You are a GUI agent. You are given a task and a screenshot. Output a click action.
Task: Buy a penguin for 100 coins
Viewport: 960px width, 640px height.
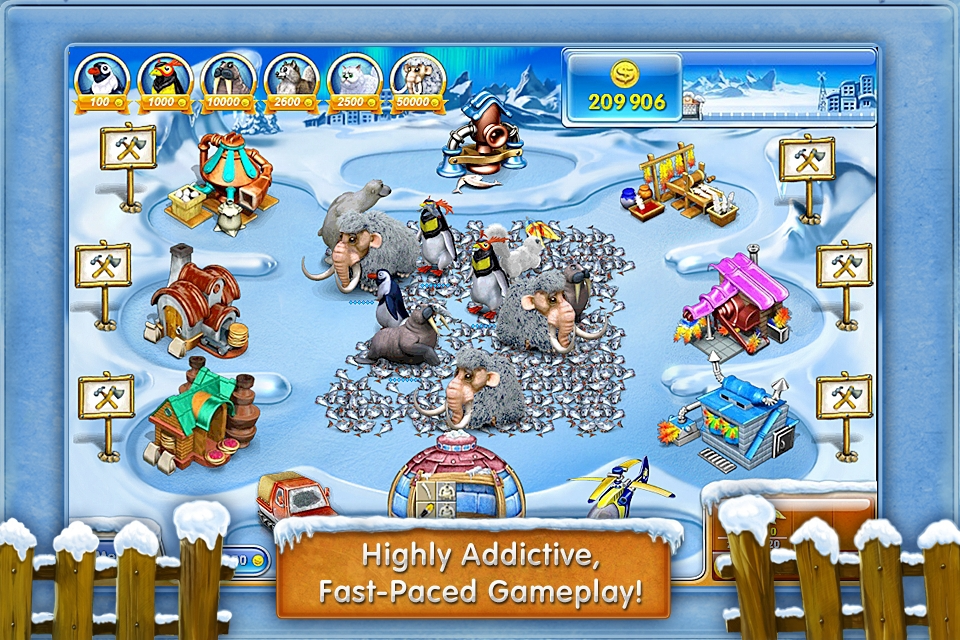point(101,80)
